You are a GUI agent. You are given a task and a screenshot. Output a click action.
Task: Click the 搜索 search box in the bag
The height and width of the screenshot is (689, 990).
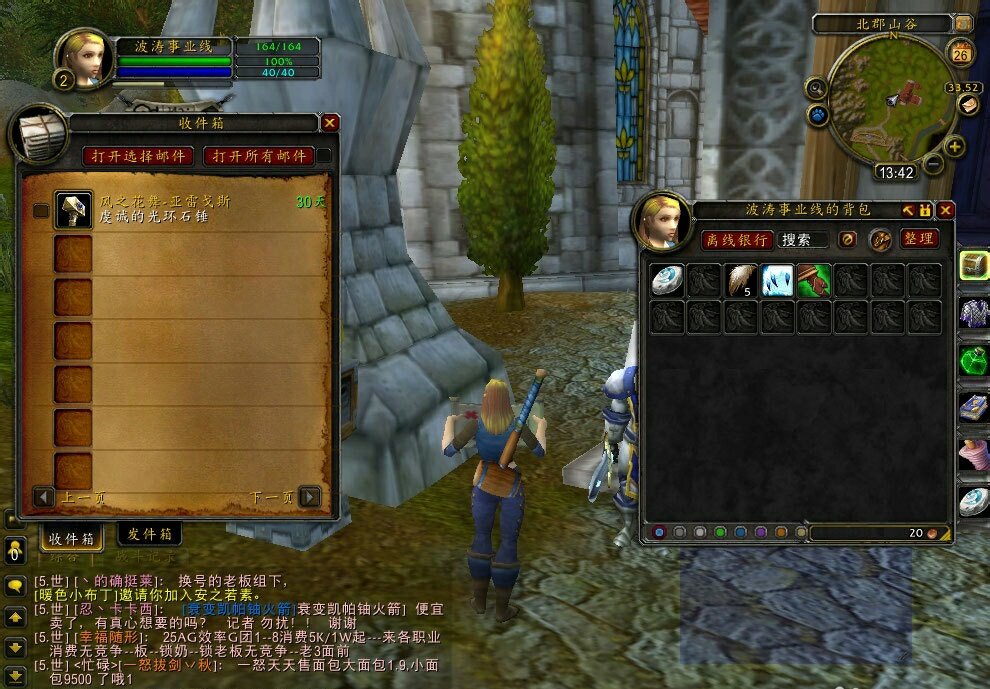click(803, 240)
